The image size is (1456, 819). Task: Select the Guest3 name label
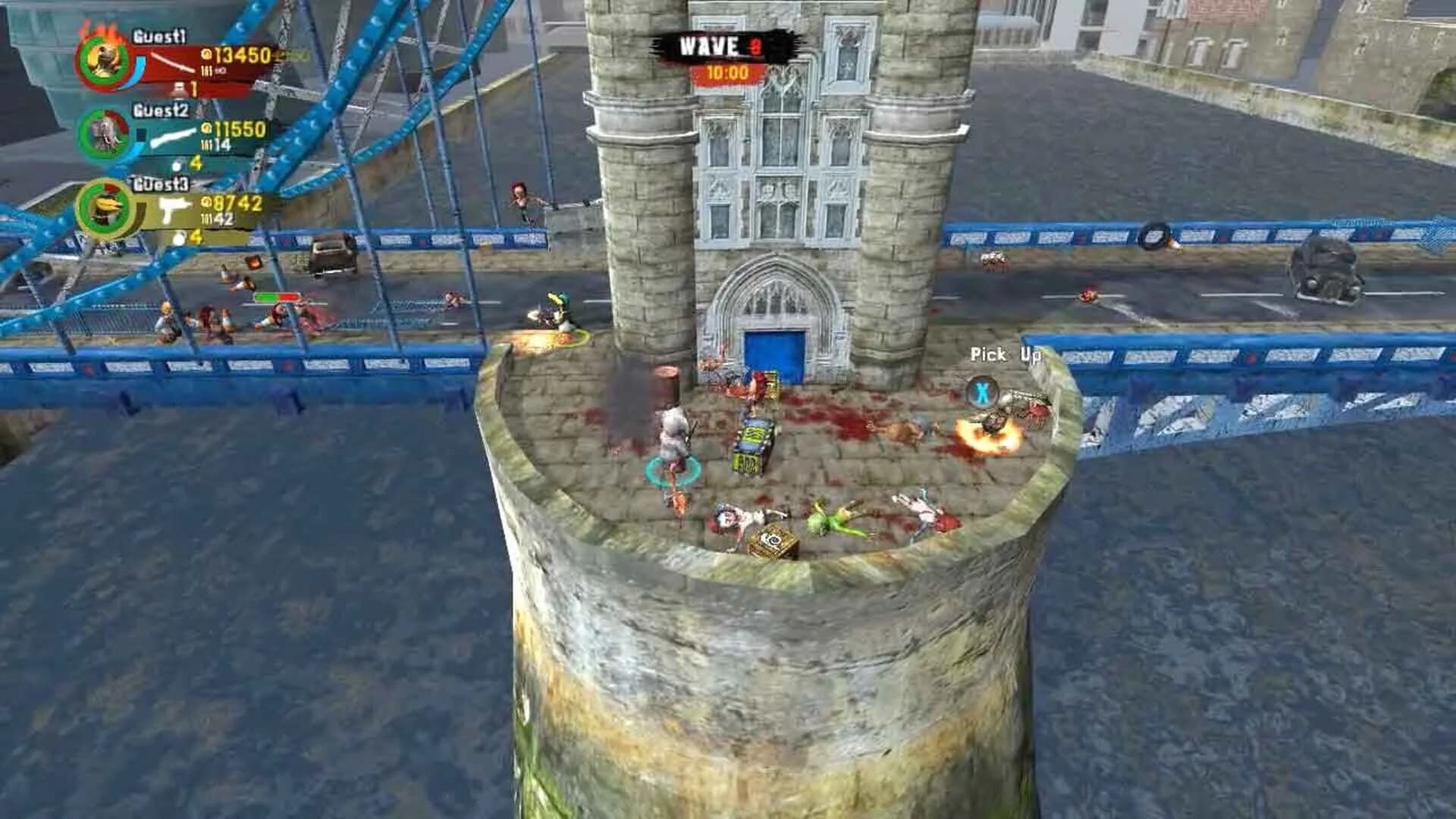point(159,184)
